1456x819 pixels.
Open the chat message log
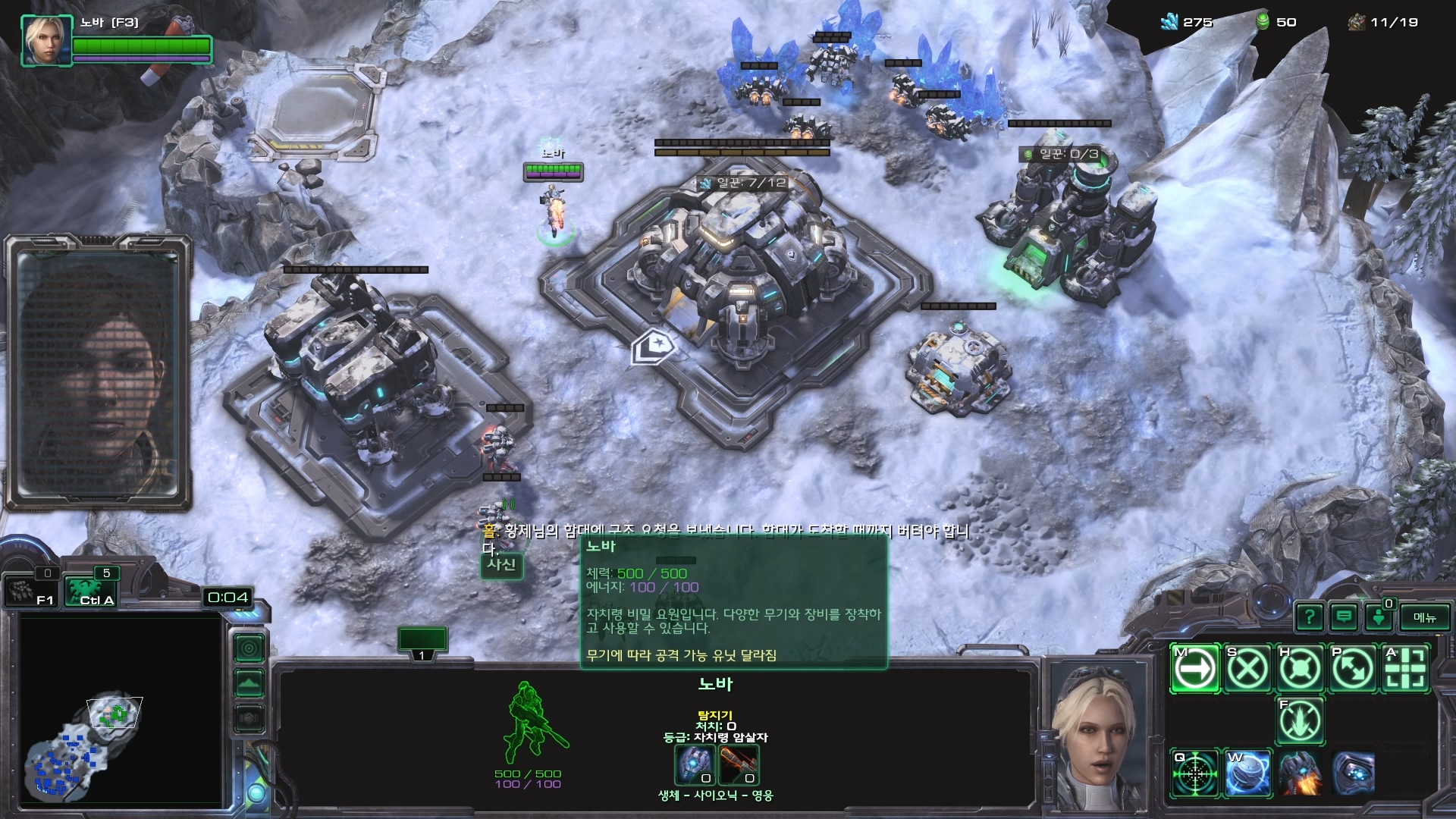click(x=1344, y=617)
